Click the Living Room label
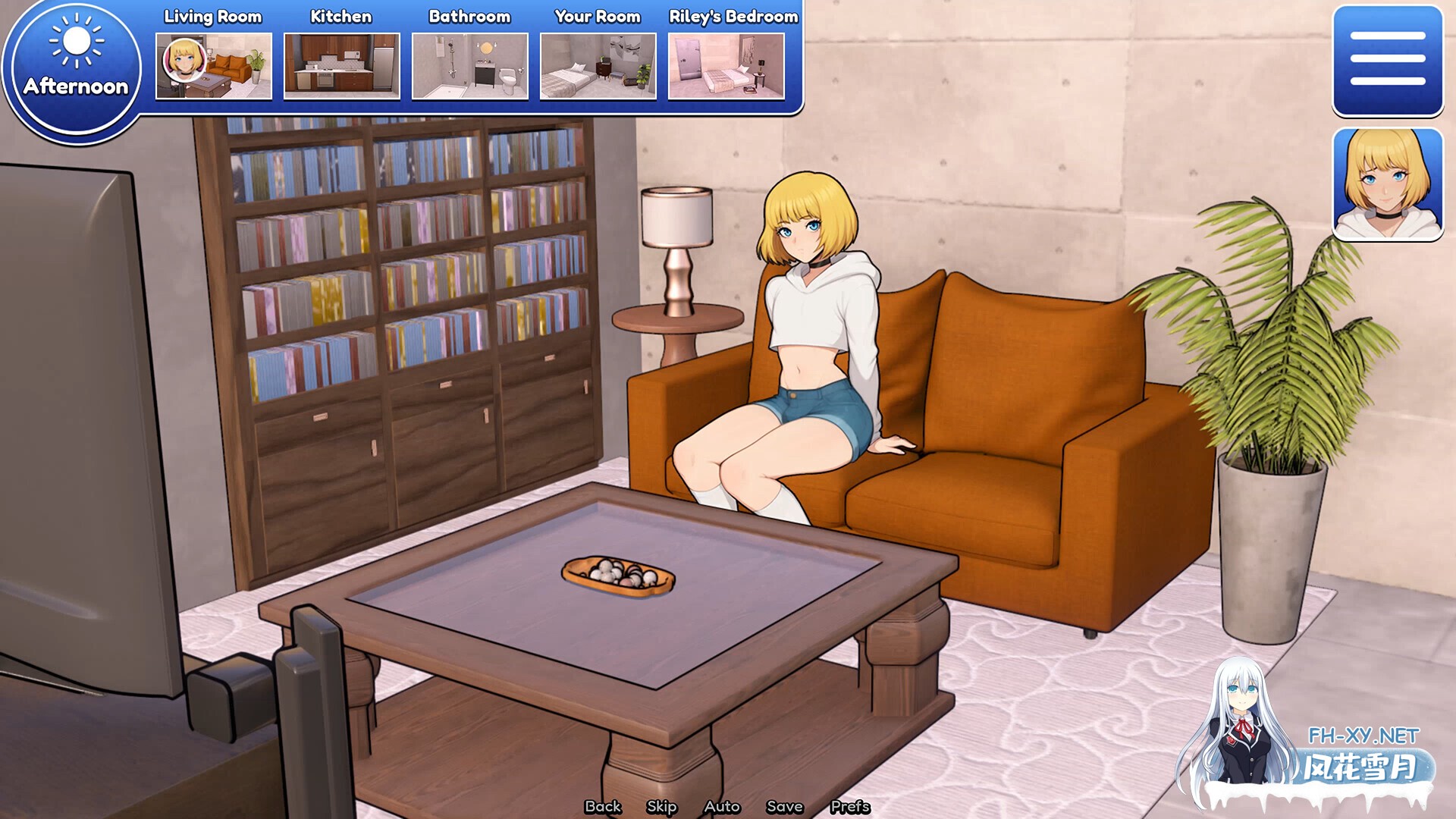 click(213, 16)
